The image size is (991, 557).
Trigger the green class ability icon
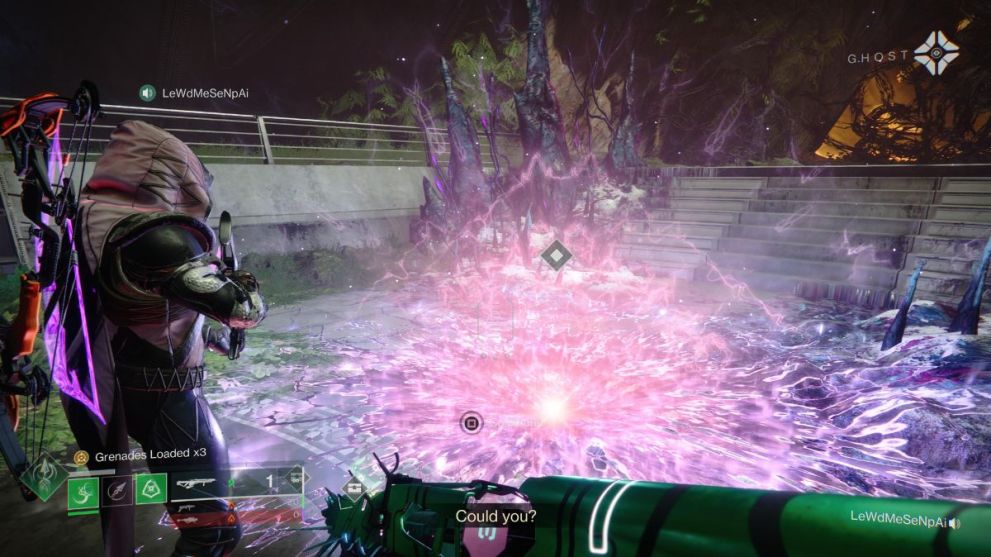tap(151, 489)
